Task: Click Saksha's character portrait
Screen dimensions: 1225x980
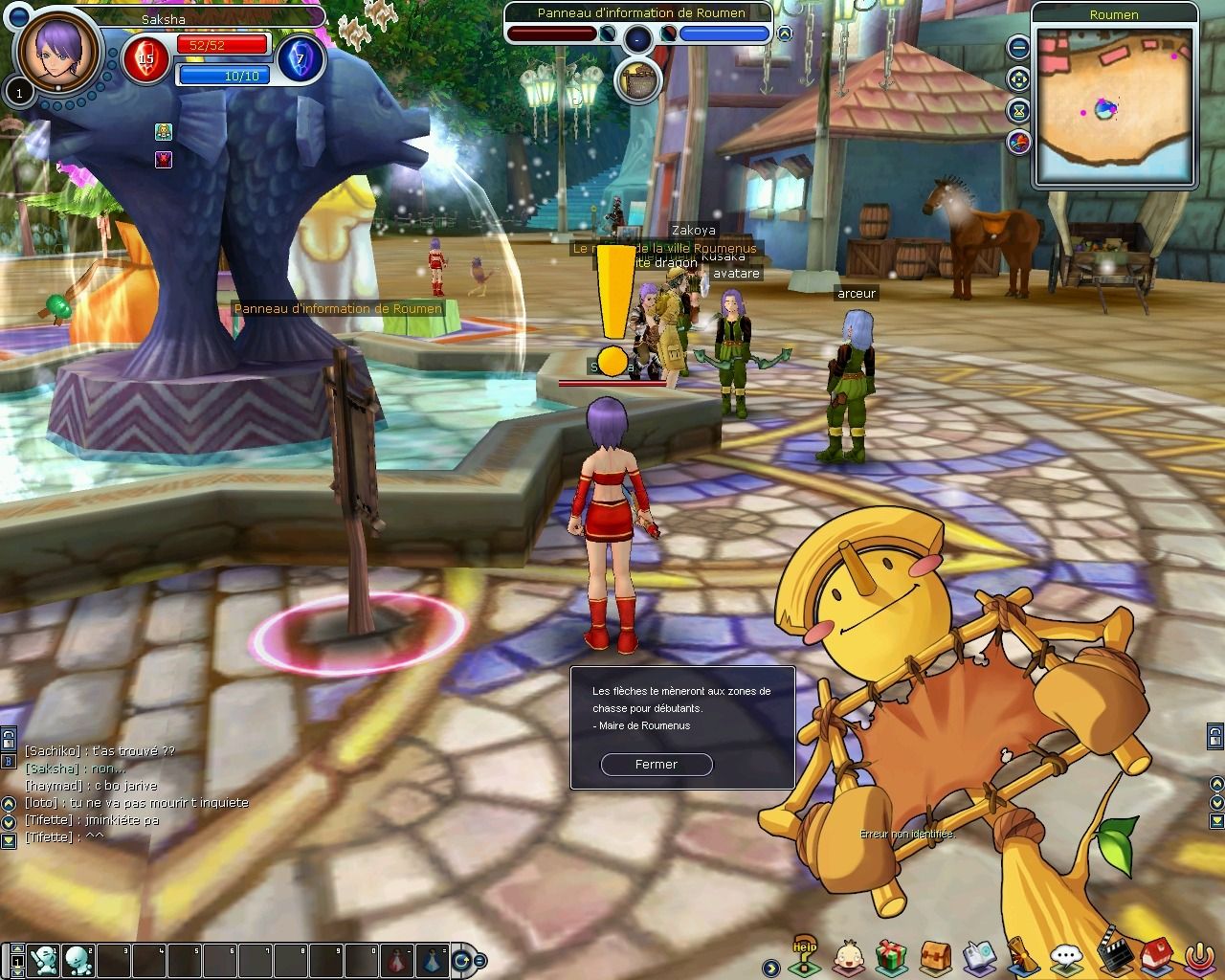Action: 58,50
